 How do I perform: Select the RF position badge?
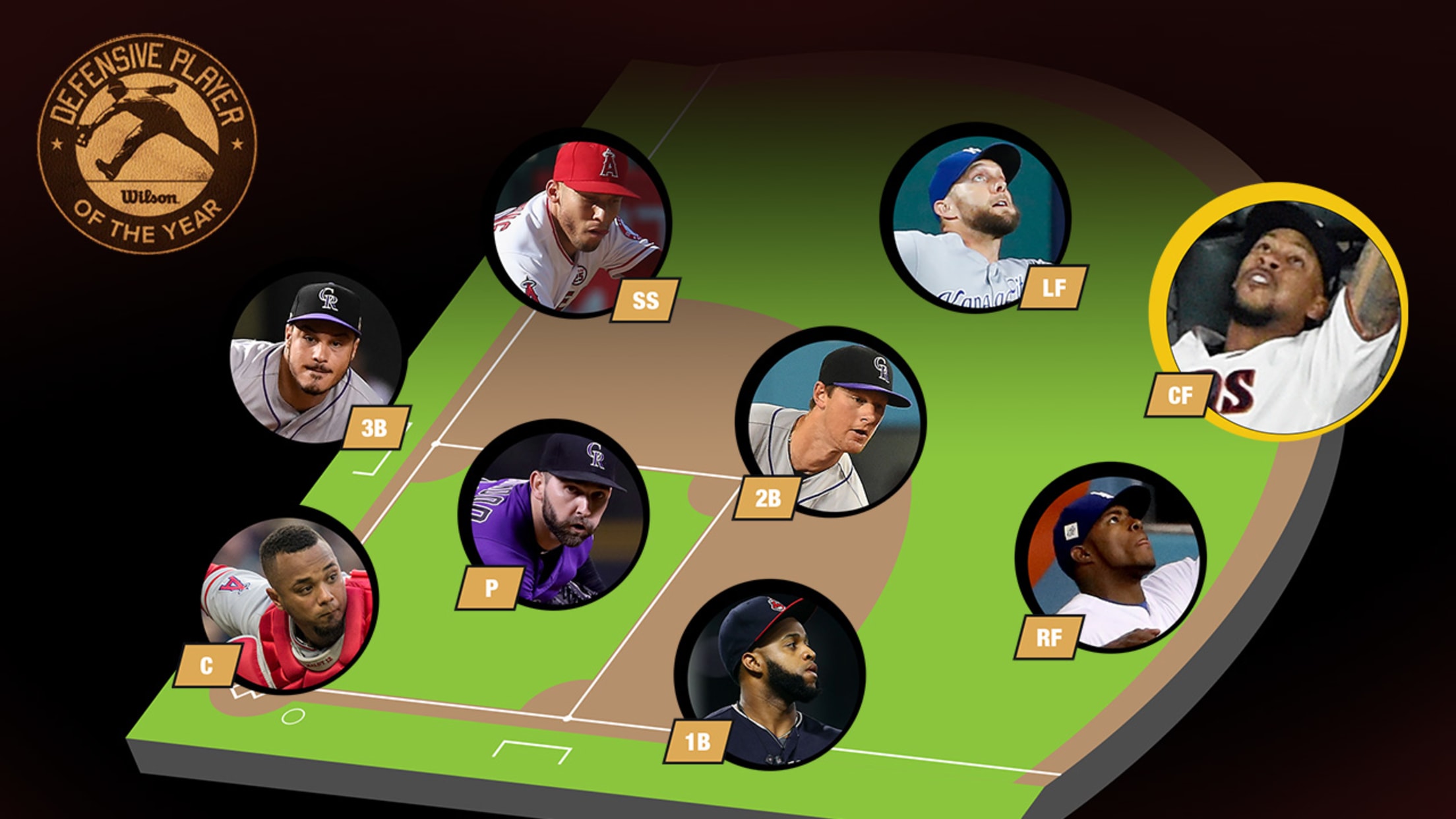pos(1048,637)
